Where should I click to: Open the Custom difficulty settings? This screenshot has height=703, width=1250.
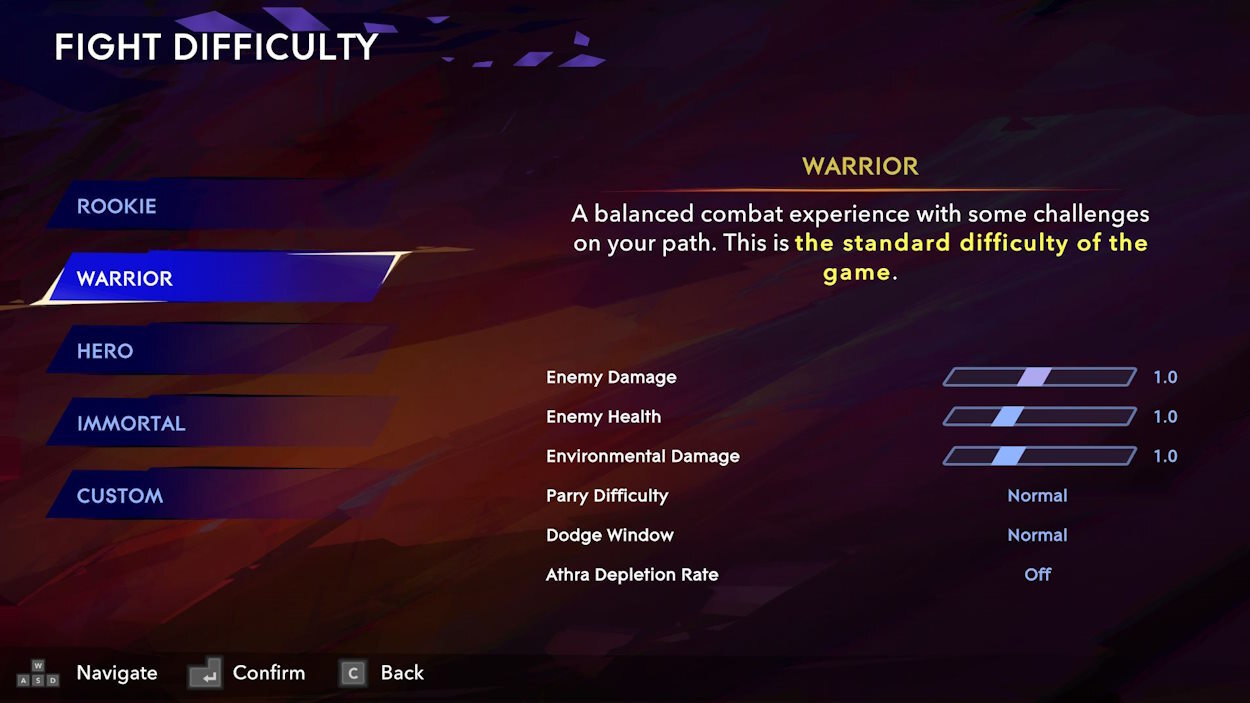point(200,495)
